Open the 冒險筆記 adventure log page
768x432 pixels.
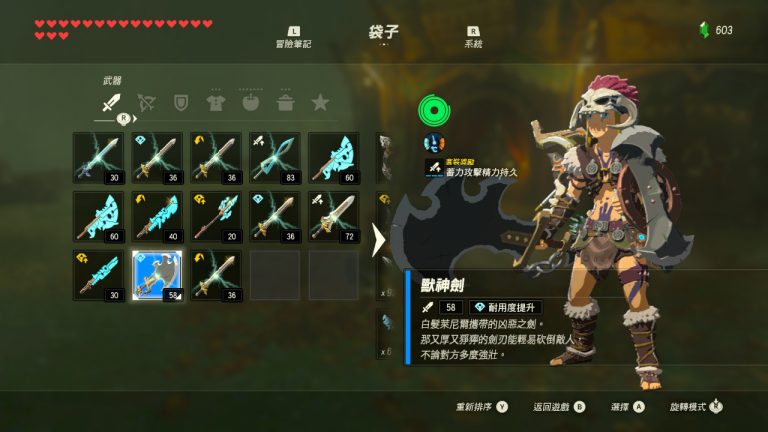click(x=294, y=38)
